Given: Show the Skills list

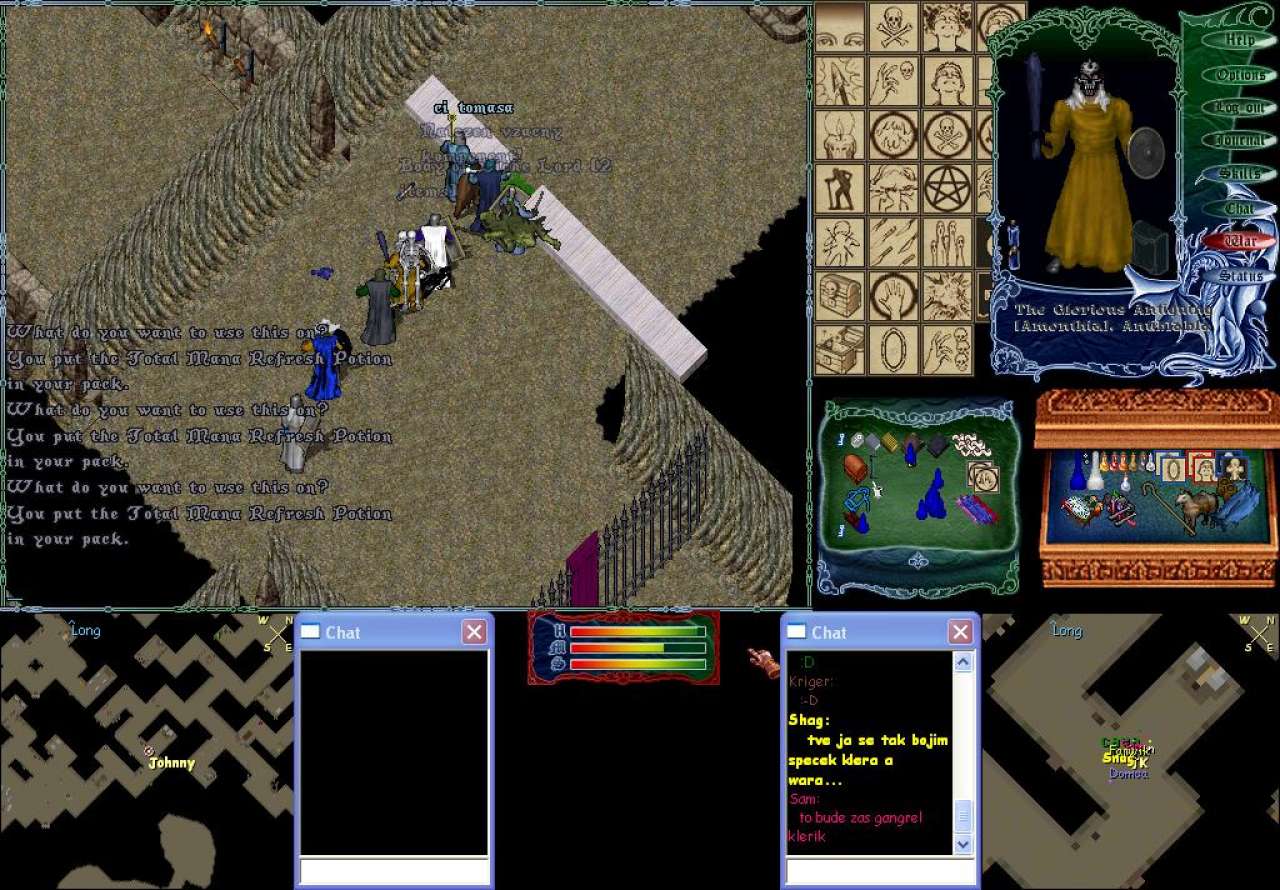Looking at the screenshot, I should (x=1240, y=174).
